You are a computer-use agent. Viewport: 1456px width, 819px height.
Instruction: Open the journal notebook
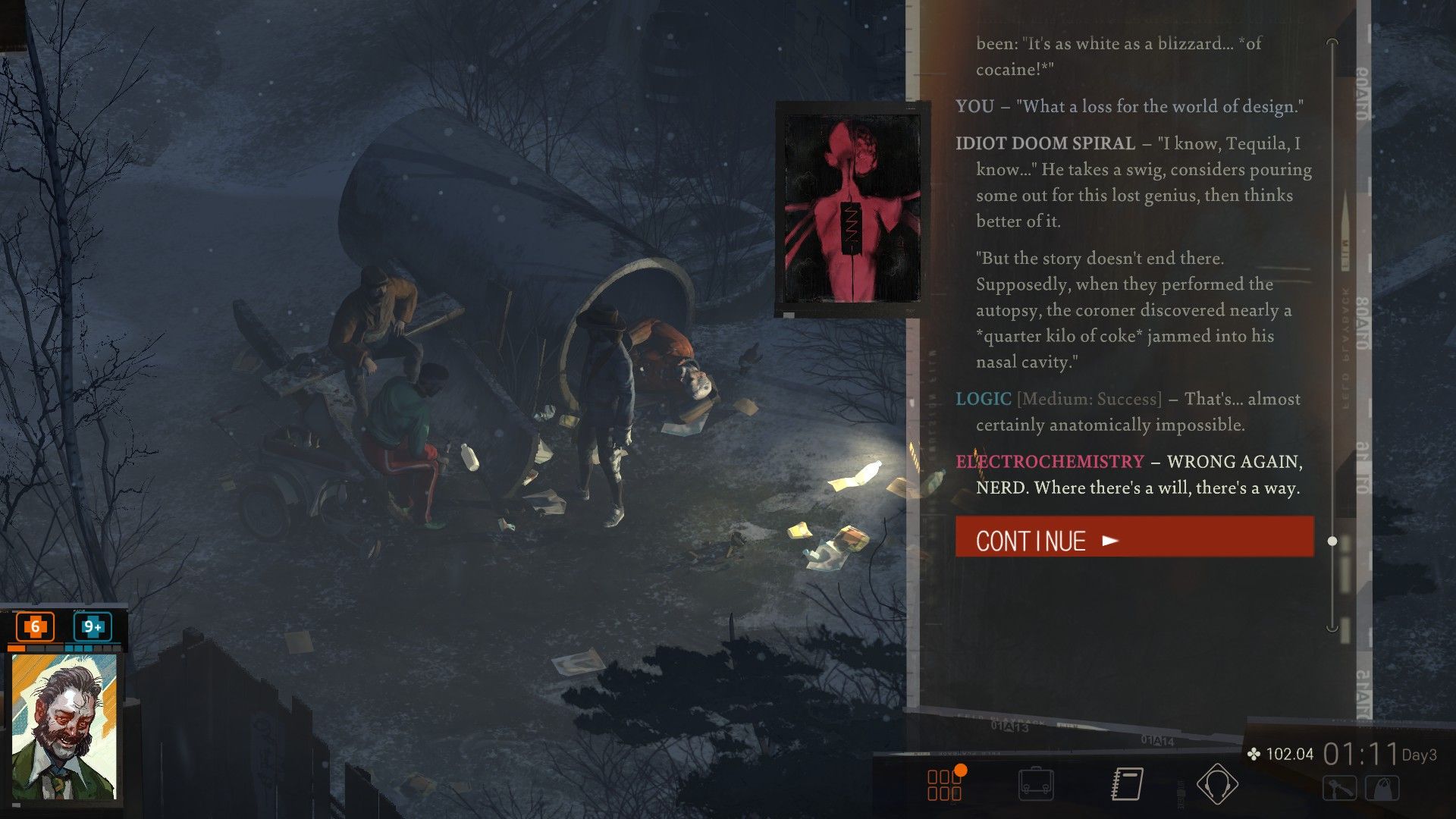tap(1128, 785)
